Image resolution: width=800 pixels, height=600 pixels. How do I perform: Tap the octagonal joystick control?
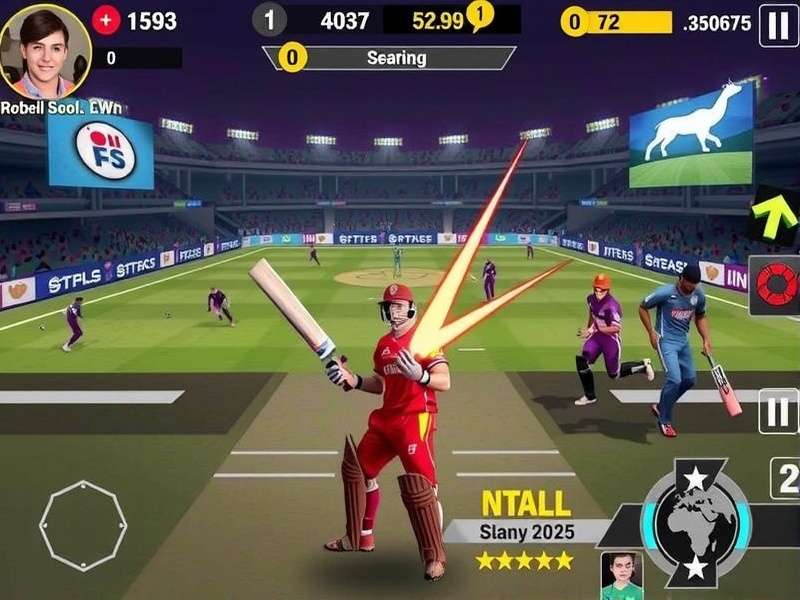click(x=83, y=525)
